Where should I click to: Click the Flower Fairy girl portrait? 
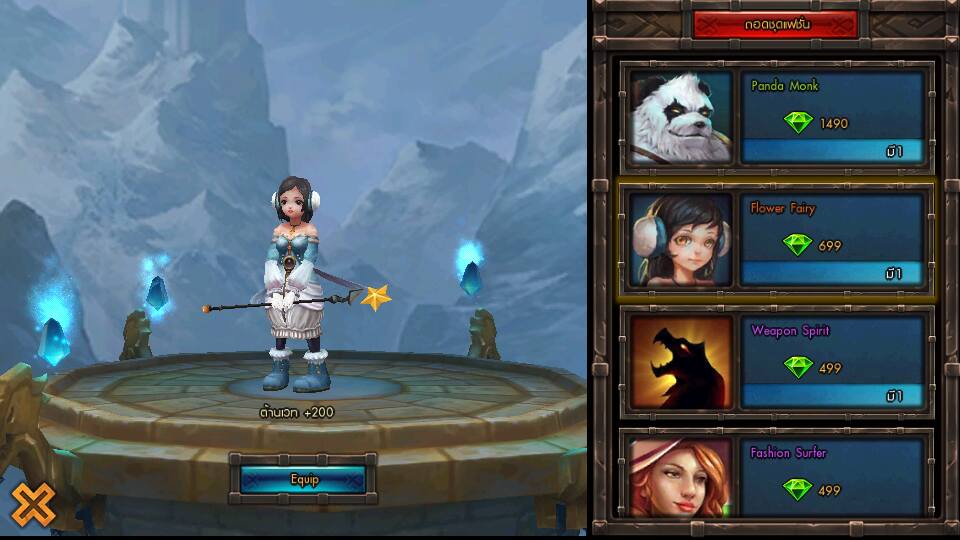681,240
